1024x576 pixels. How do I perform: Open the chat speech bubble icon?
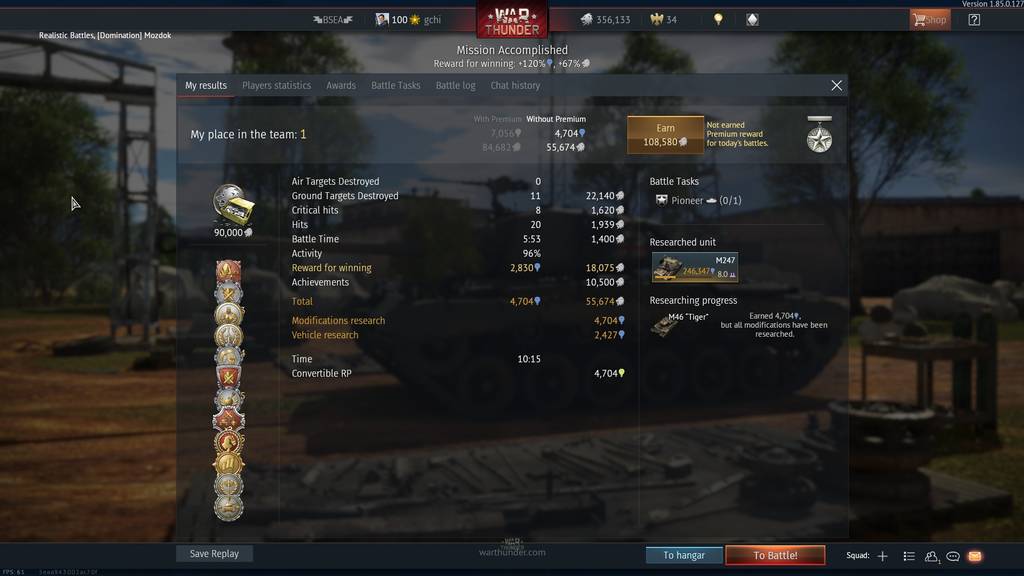(953, 556)
